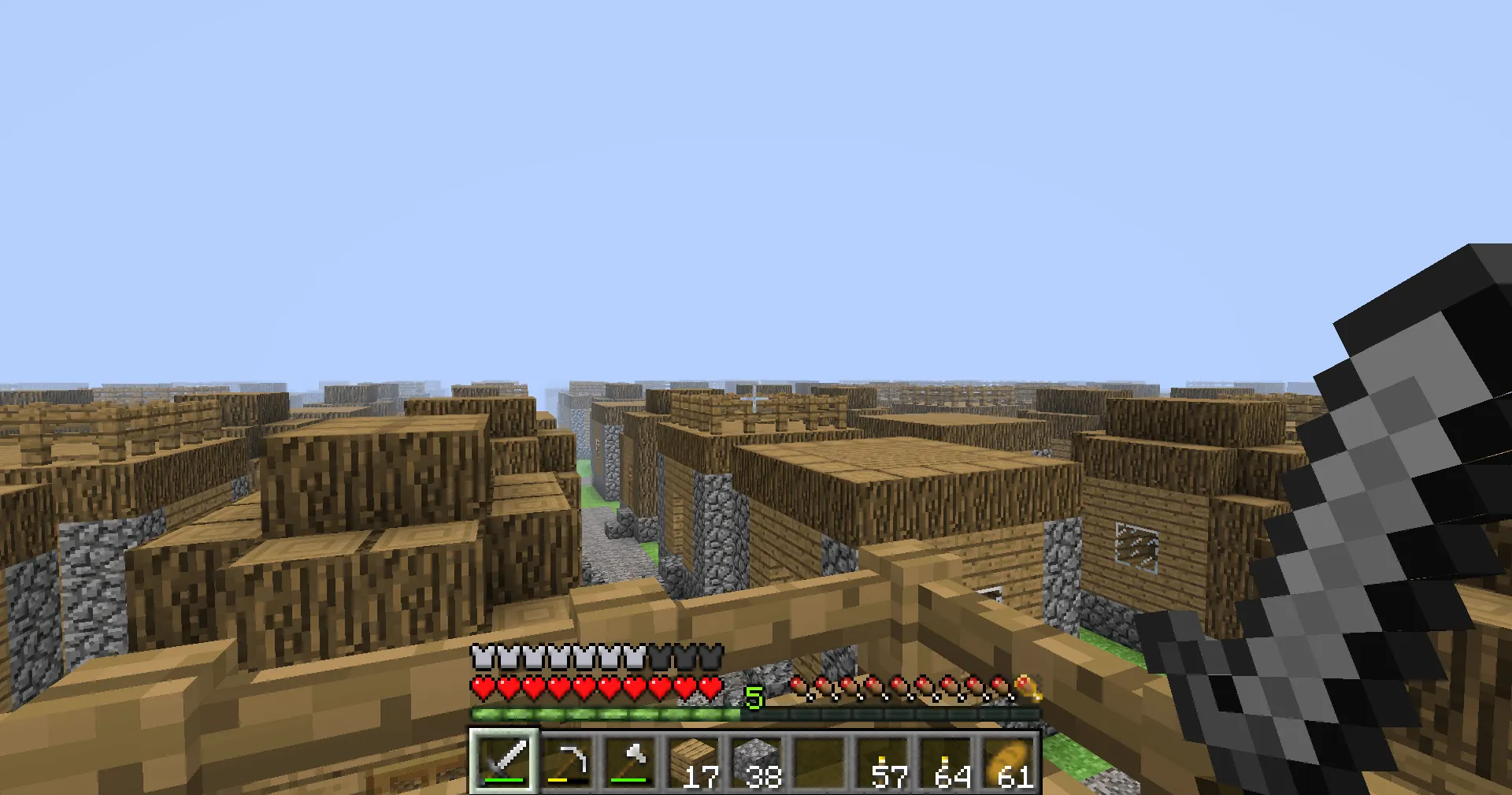Click the green experience level number 5
Image resolution: width=1512 pixels, height=795 pixels.
(x=754, y=697)
